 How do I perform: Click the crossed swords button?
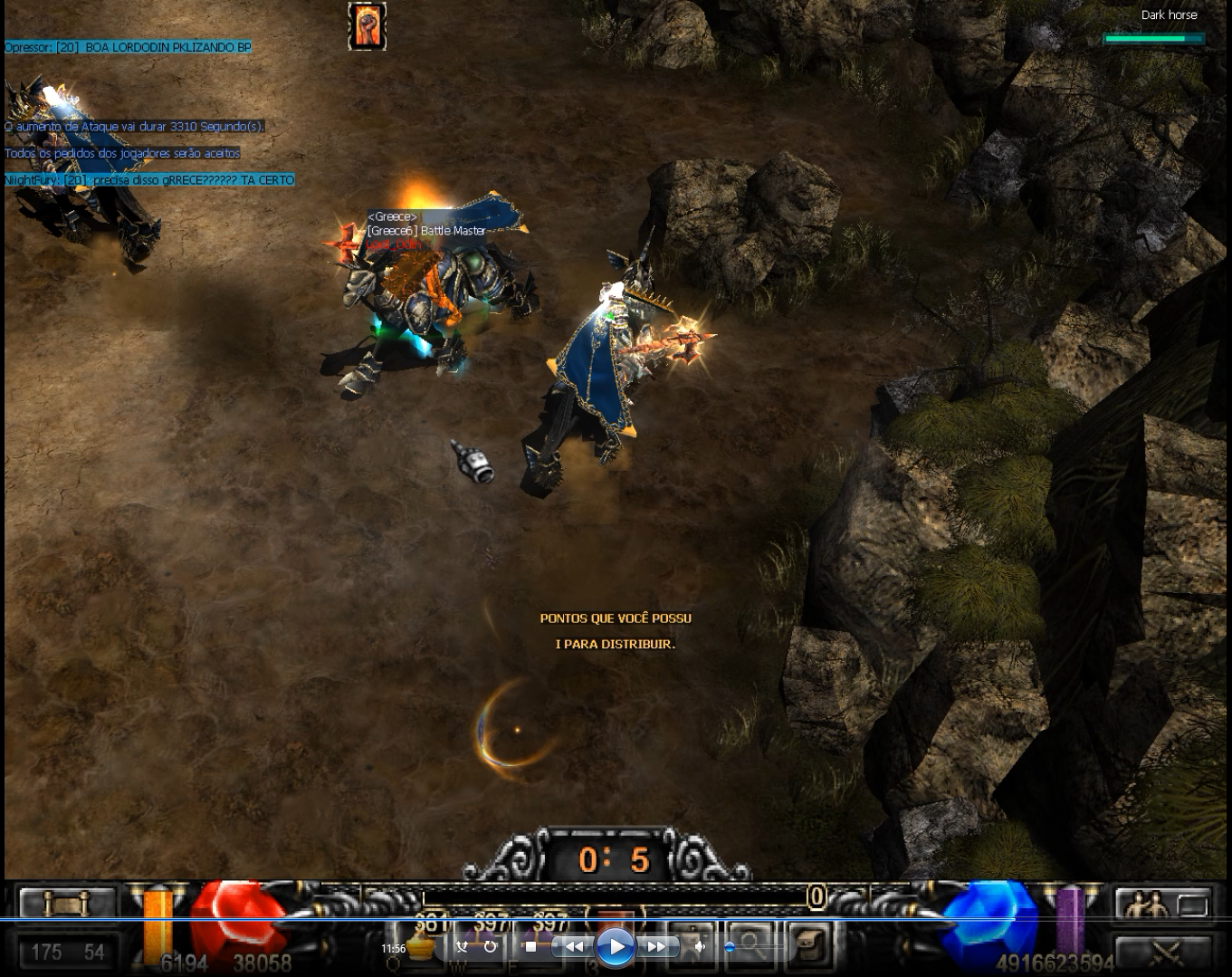click(x=1164, y=953)
